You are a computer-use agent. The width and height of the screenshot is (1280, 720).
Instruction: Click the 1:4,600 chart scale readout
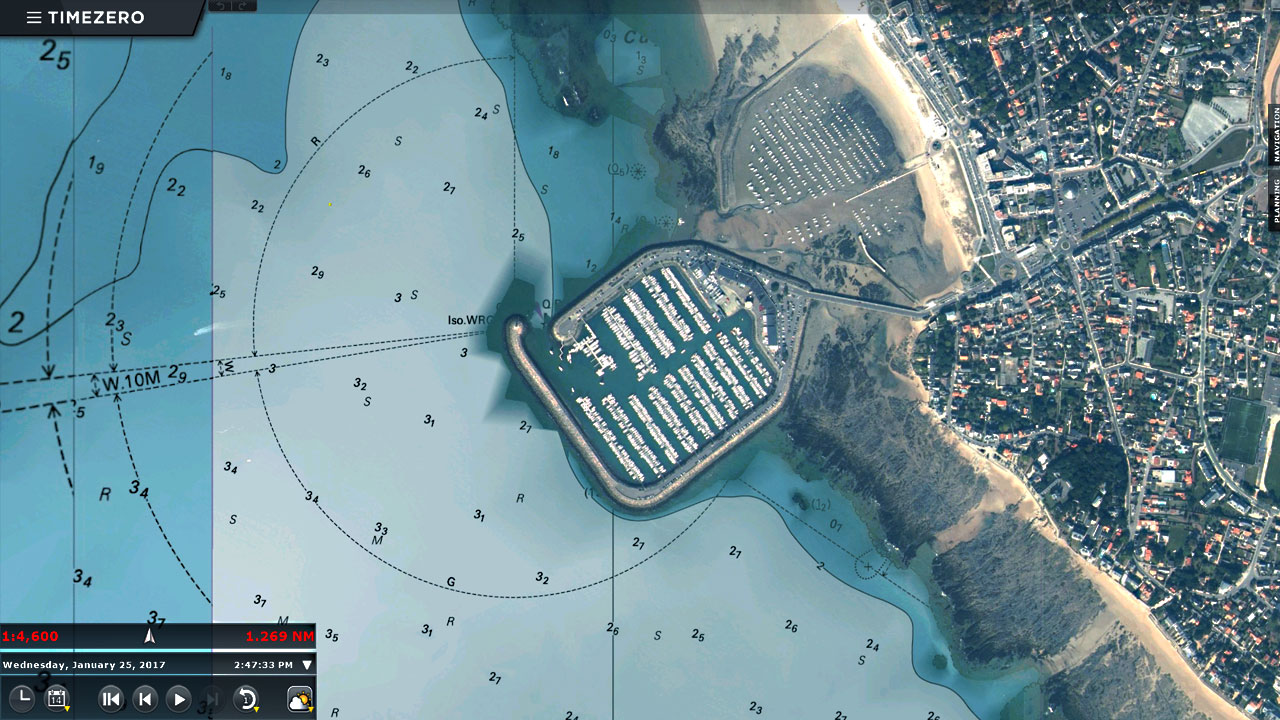pos(31,636)
